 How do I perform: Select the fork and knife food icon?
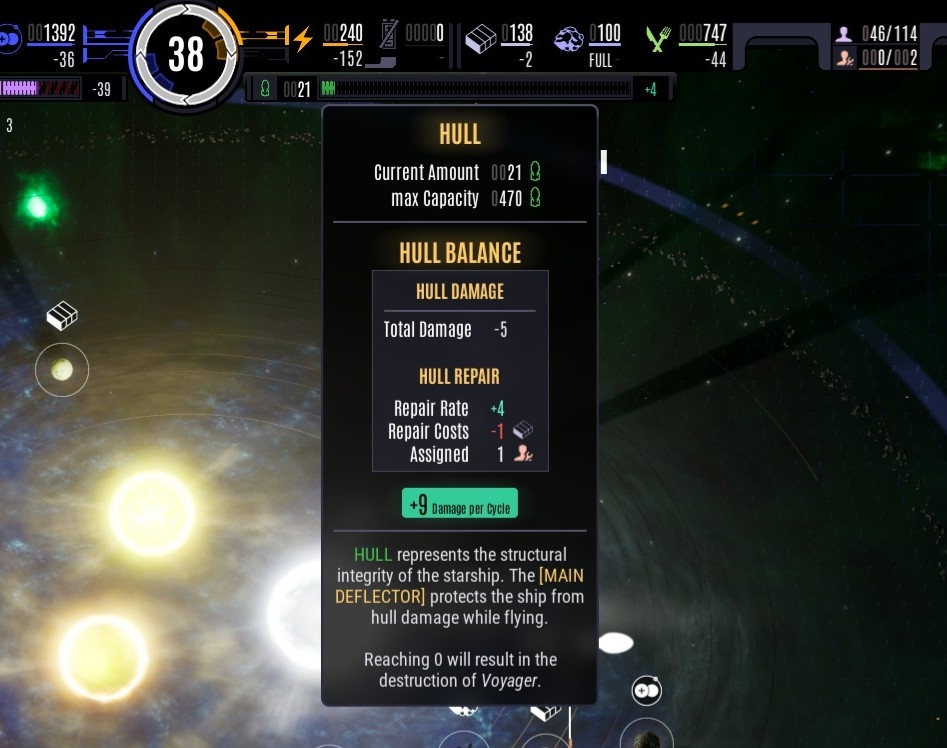(x=657, y=39)
